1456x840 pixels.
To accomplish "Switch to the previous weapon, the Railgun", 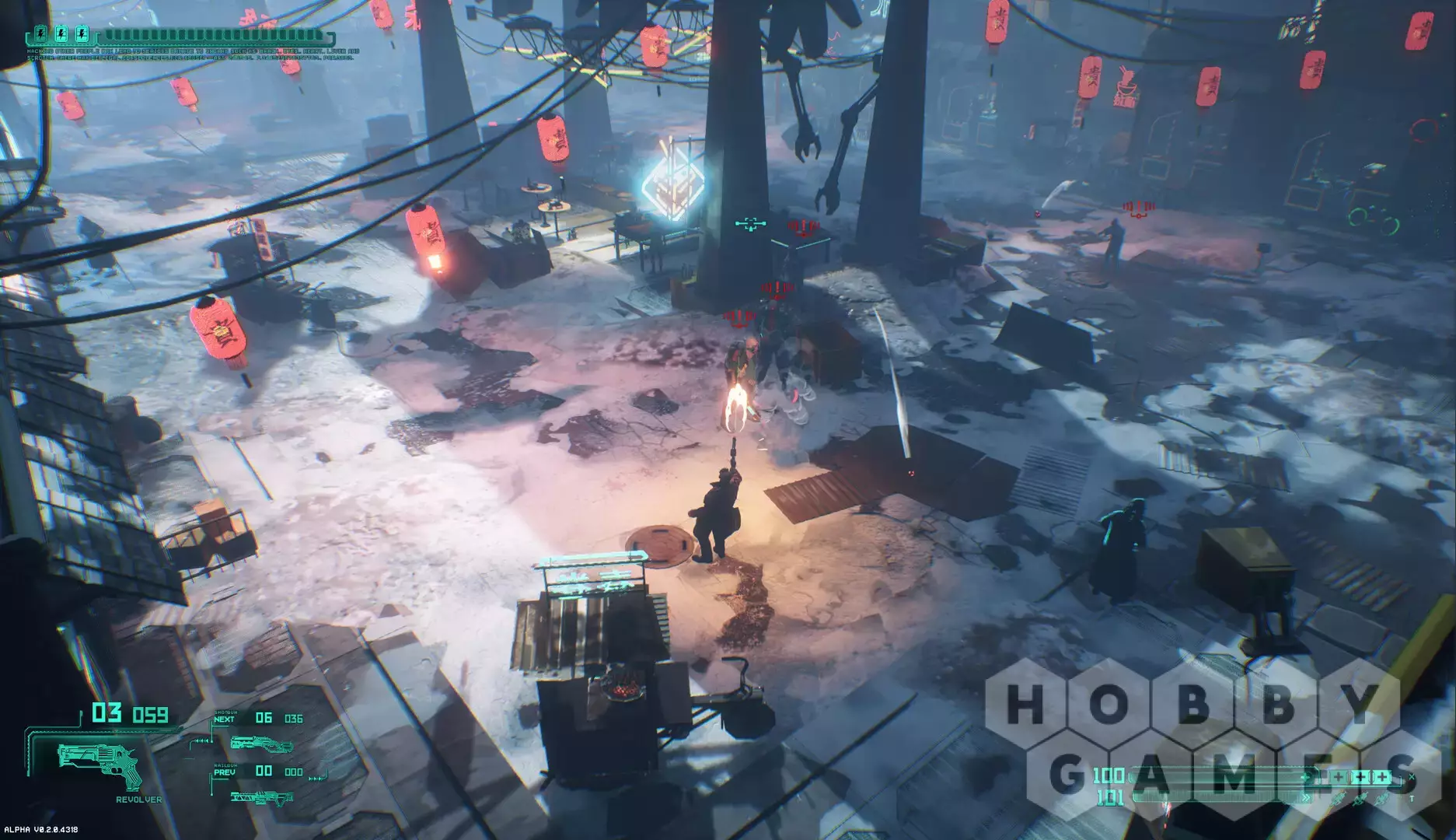I will tap(262, 796).
